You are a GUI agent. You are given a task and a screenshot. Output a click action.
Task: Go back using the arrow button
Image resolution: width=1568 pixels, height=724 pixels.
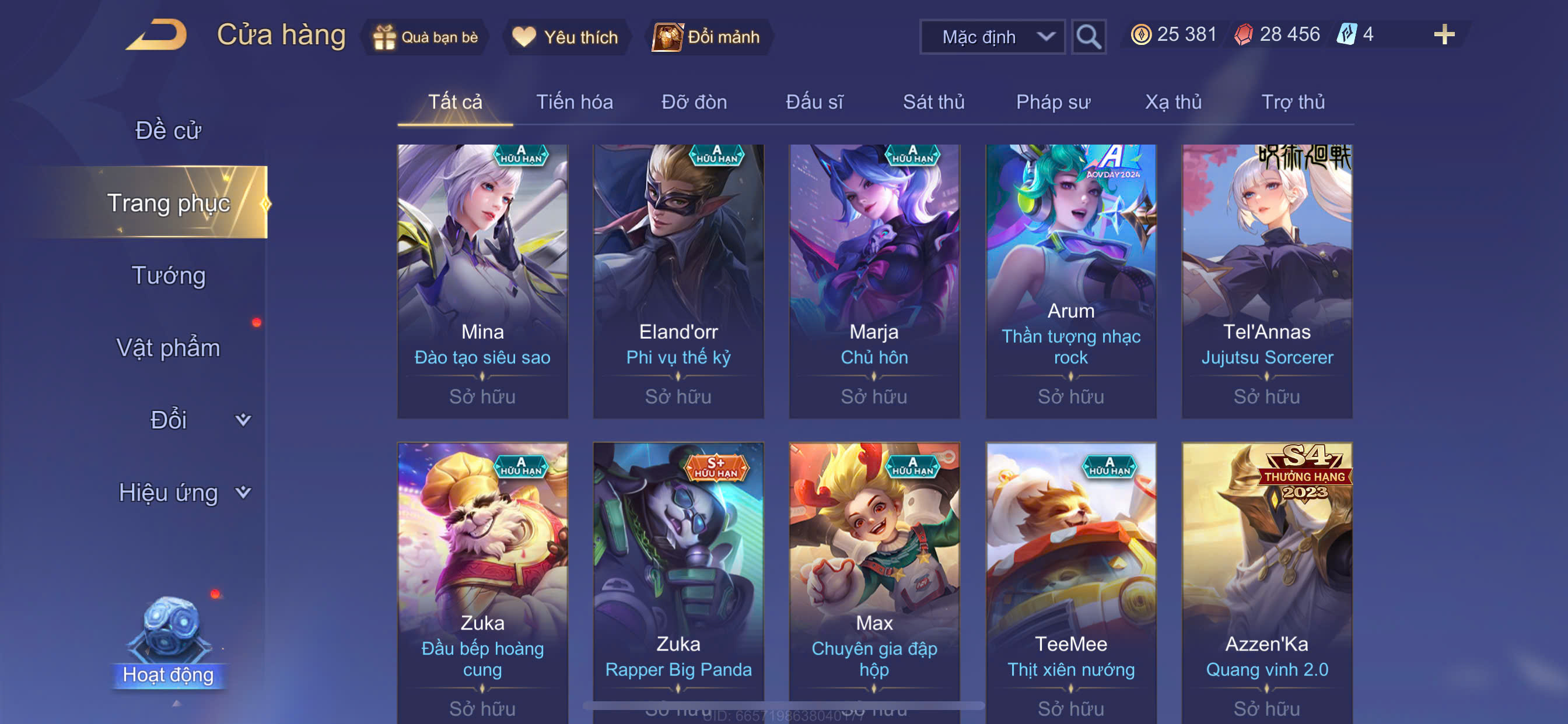[157, 36]
